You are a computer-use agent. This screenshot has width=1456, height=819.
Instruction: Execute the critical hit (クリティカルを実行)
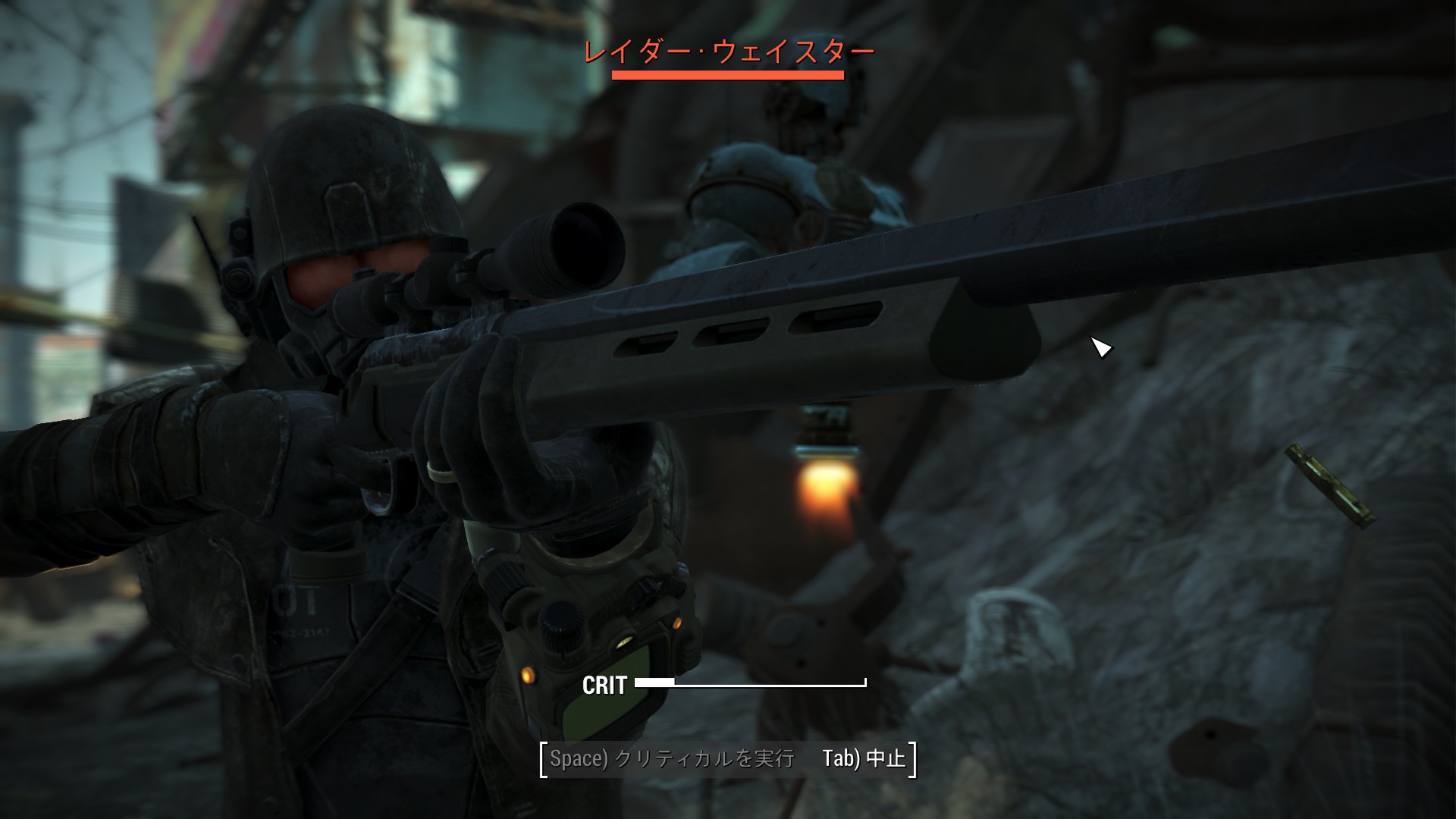672,759
